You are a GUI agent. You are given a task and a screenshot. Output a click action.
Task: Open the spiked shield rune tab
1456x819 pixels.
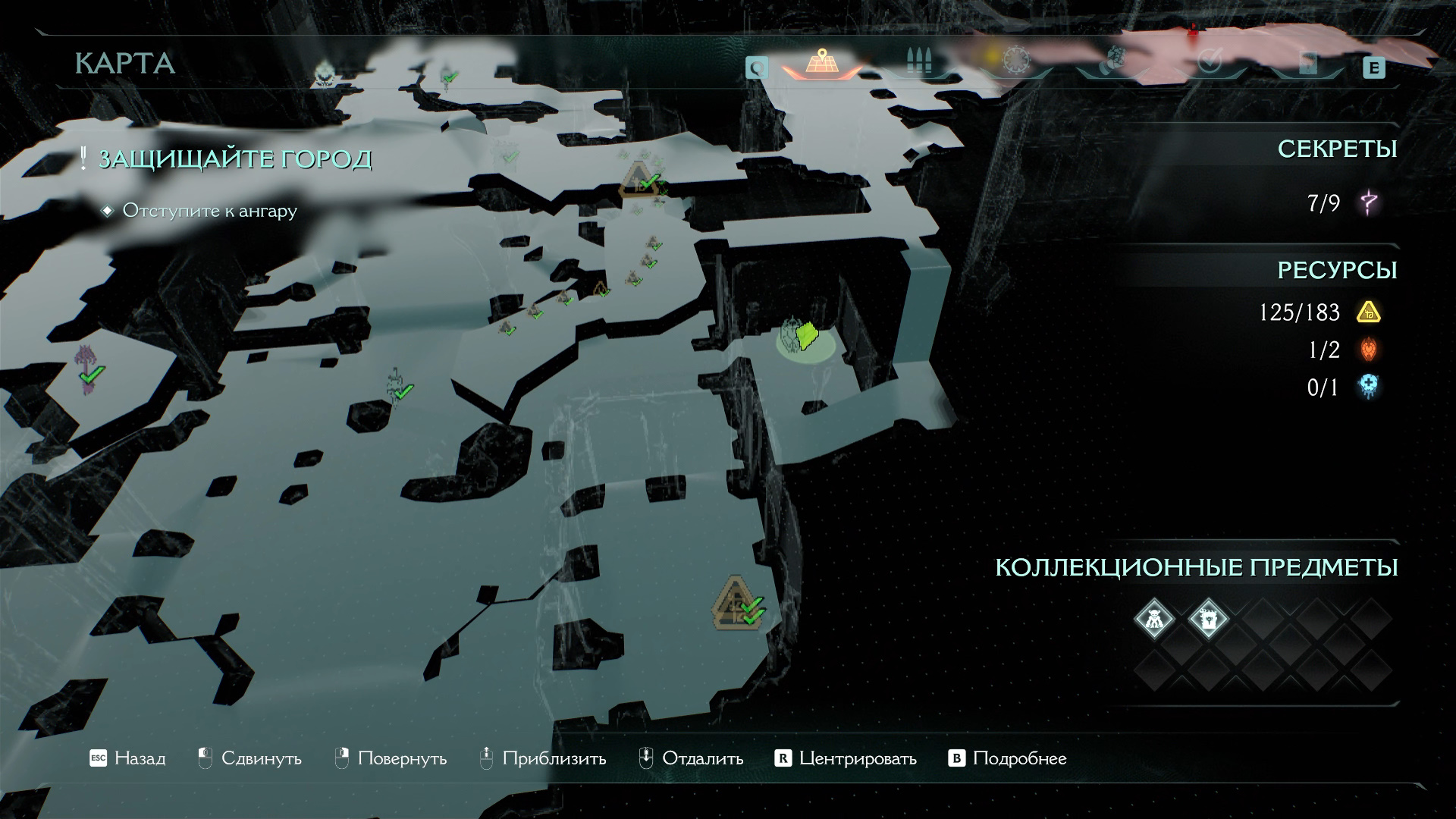pyautogui.click(x=1016, y=61)
